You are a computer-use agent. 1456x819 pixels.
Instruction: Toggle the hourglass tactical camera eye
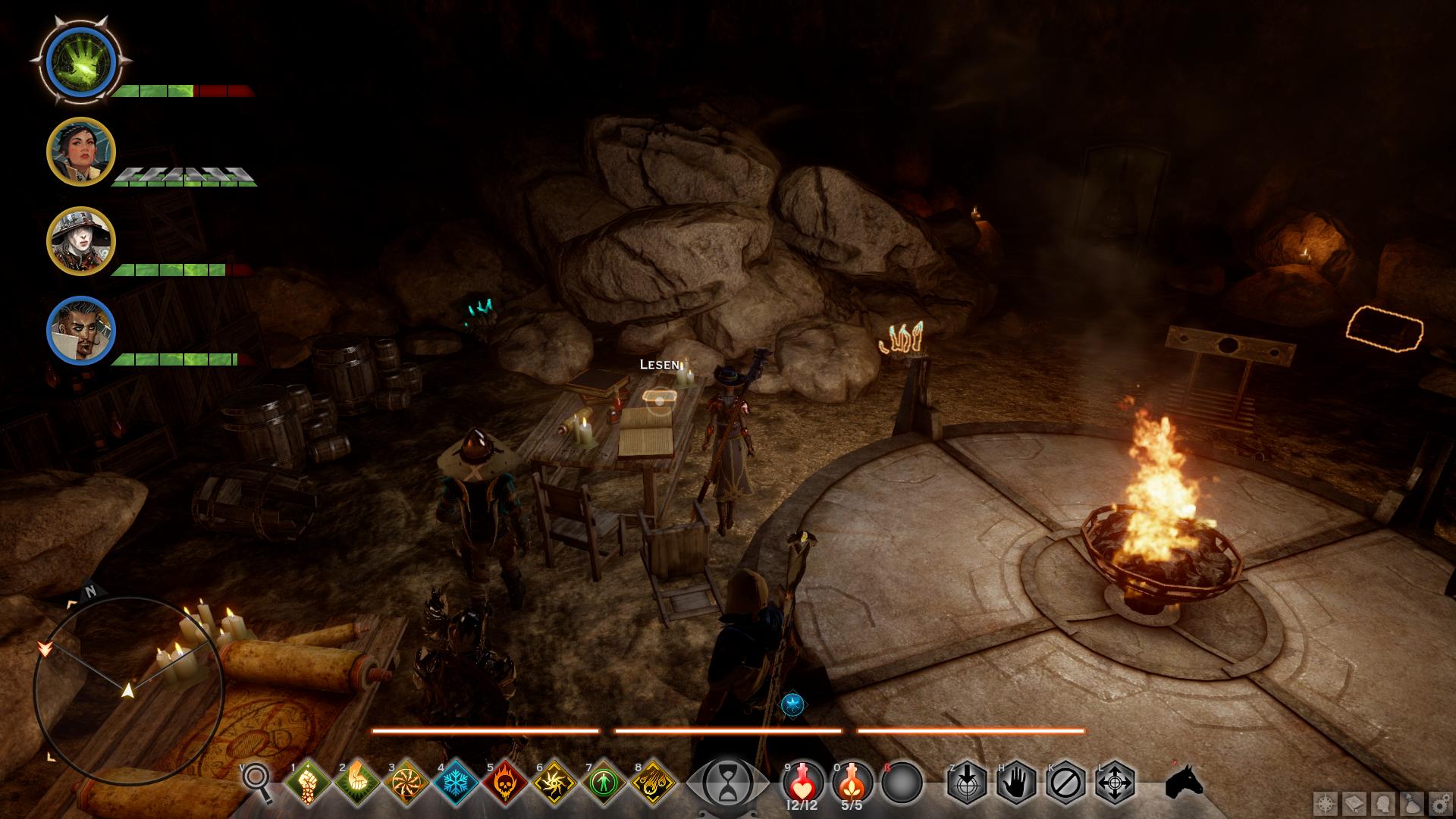(726, 782)
